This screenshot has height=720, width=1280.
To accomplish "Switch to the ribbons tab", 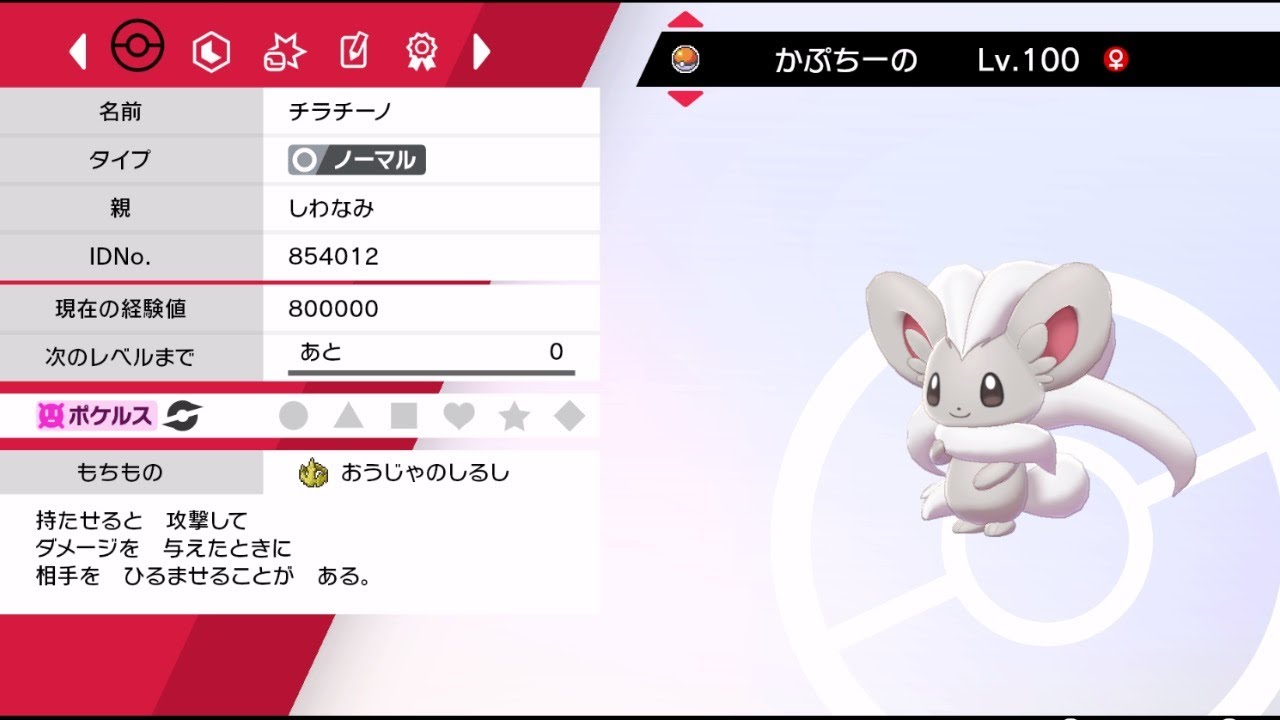I will (x=423, y=50).
